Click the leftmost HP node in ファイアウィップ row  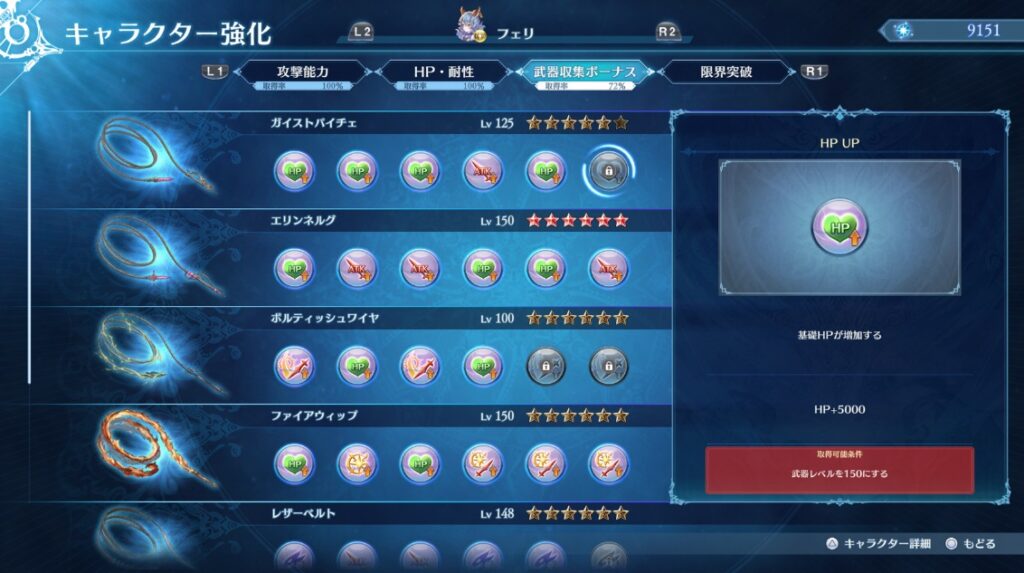pos(295,464)
